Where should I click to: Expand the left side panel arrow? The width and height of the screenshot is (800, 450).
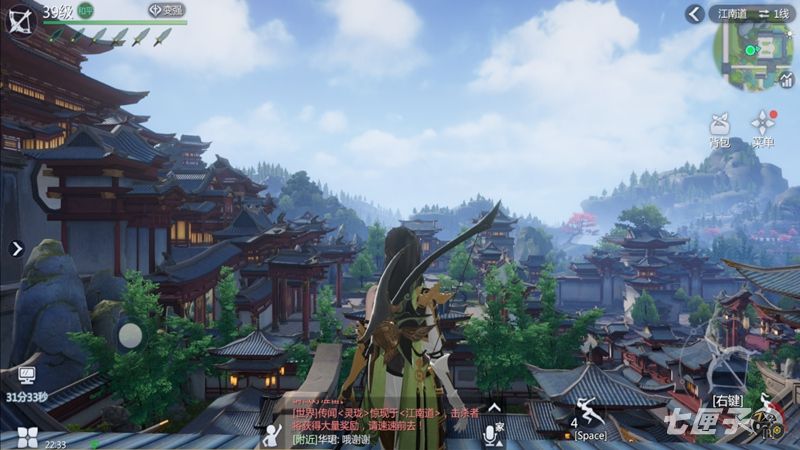point(16,248)
